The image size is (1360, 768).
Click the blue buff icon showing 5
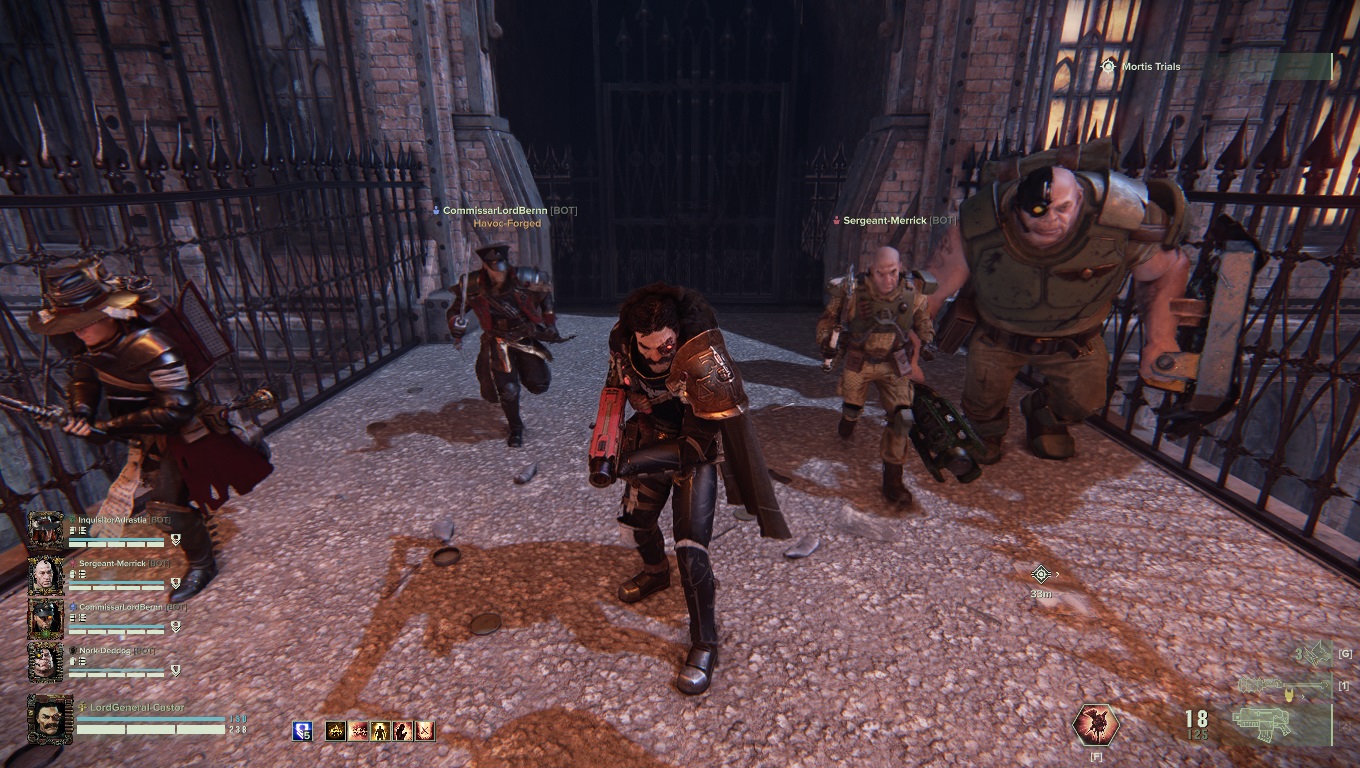pos(302,731)
